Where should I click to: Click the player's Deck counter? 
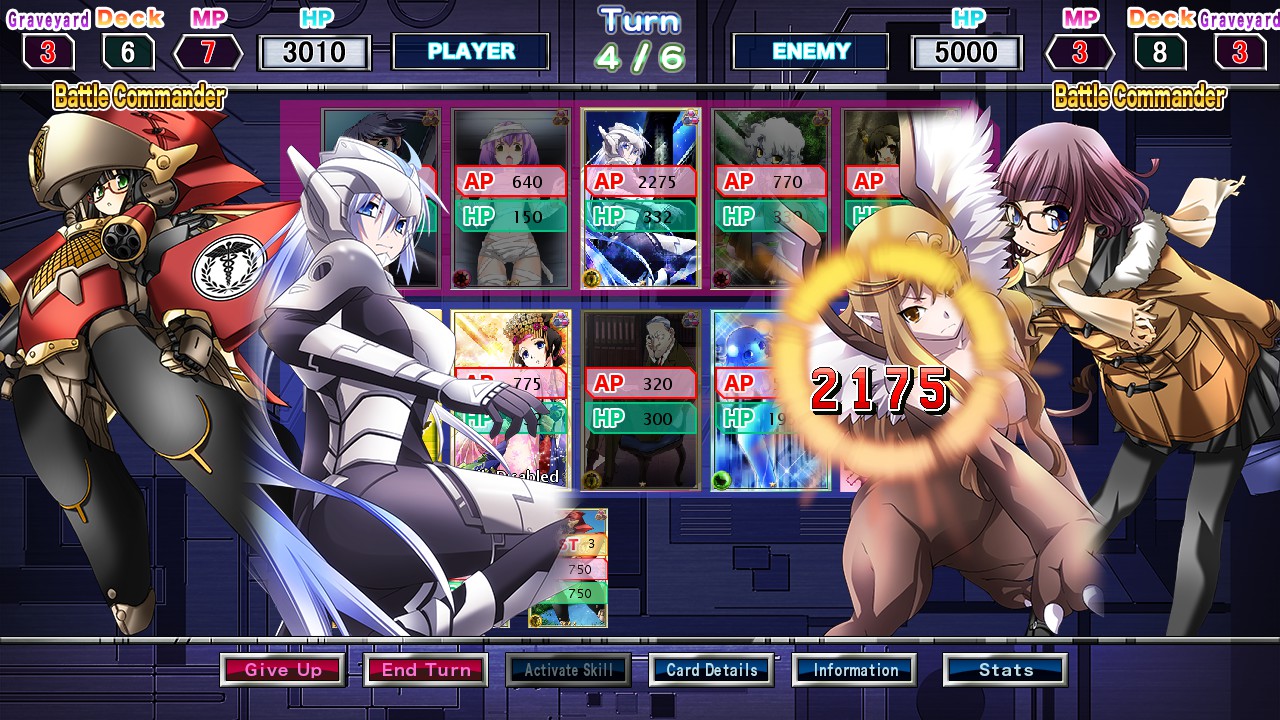(x=126, y=53)
